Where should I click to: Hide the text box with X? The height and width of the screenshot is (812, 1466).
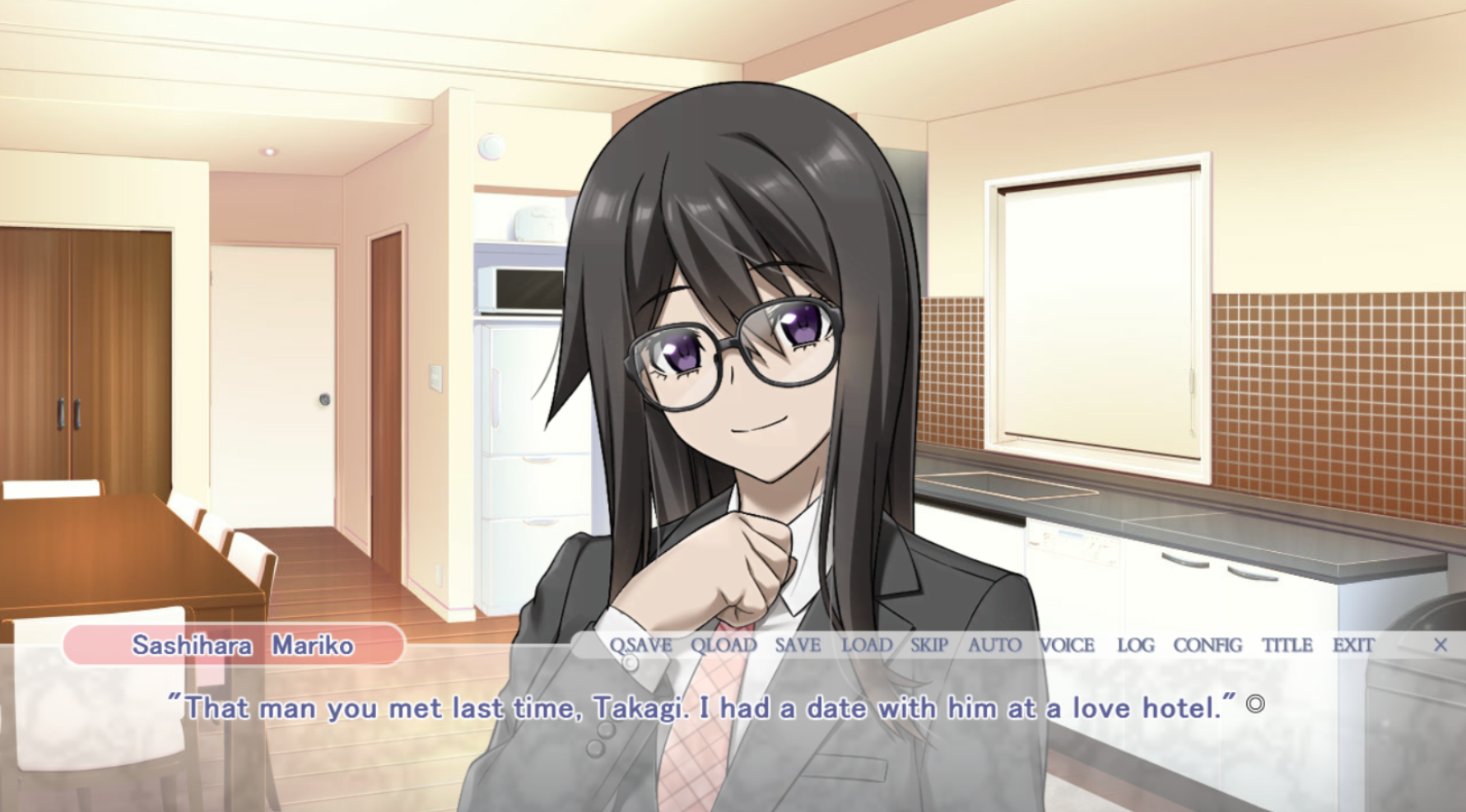coord(1440,645)
